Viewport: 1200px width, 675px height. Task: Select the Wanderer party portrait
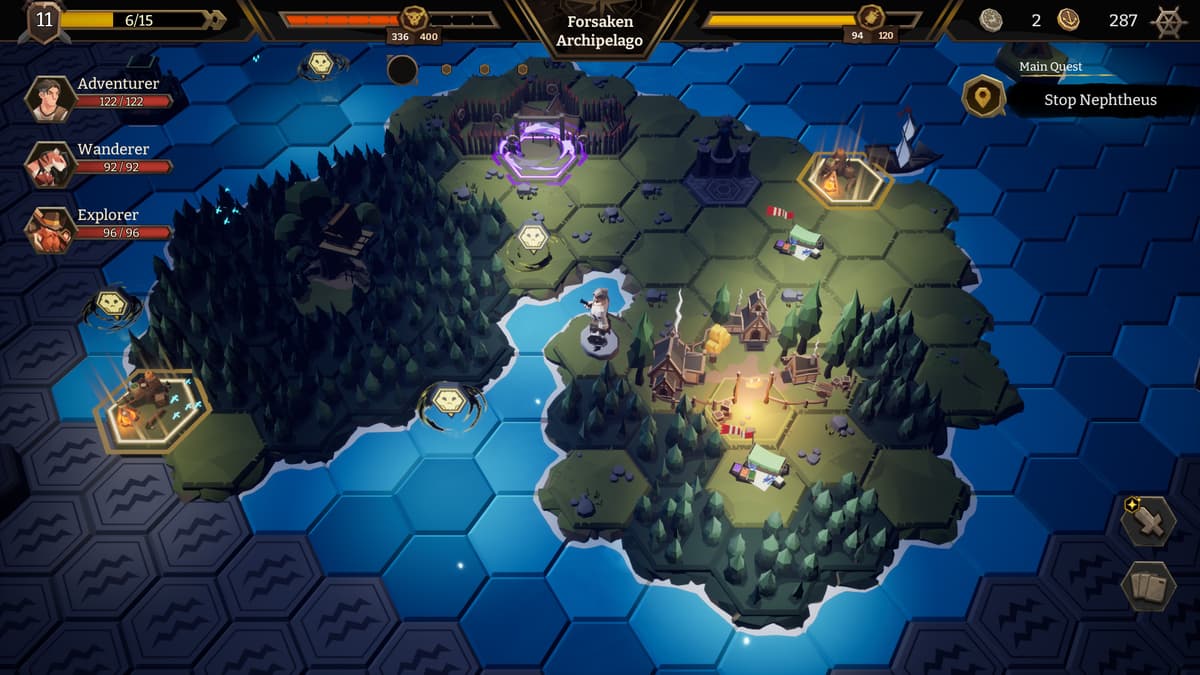point(50,163)
